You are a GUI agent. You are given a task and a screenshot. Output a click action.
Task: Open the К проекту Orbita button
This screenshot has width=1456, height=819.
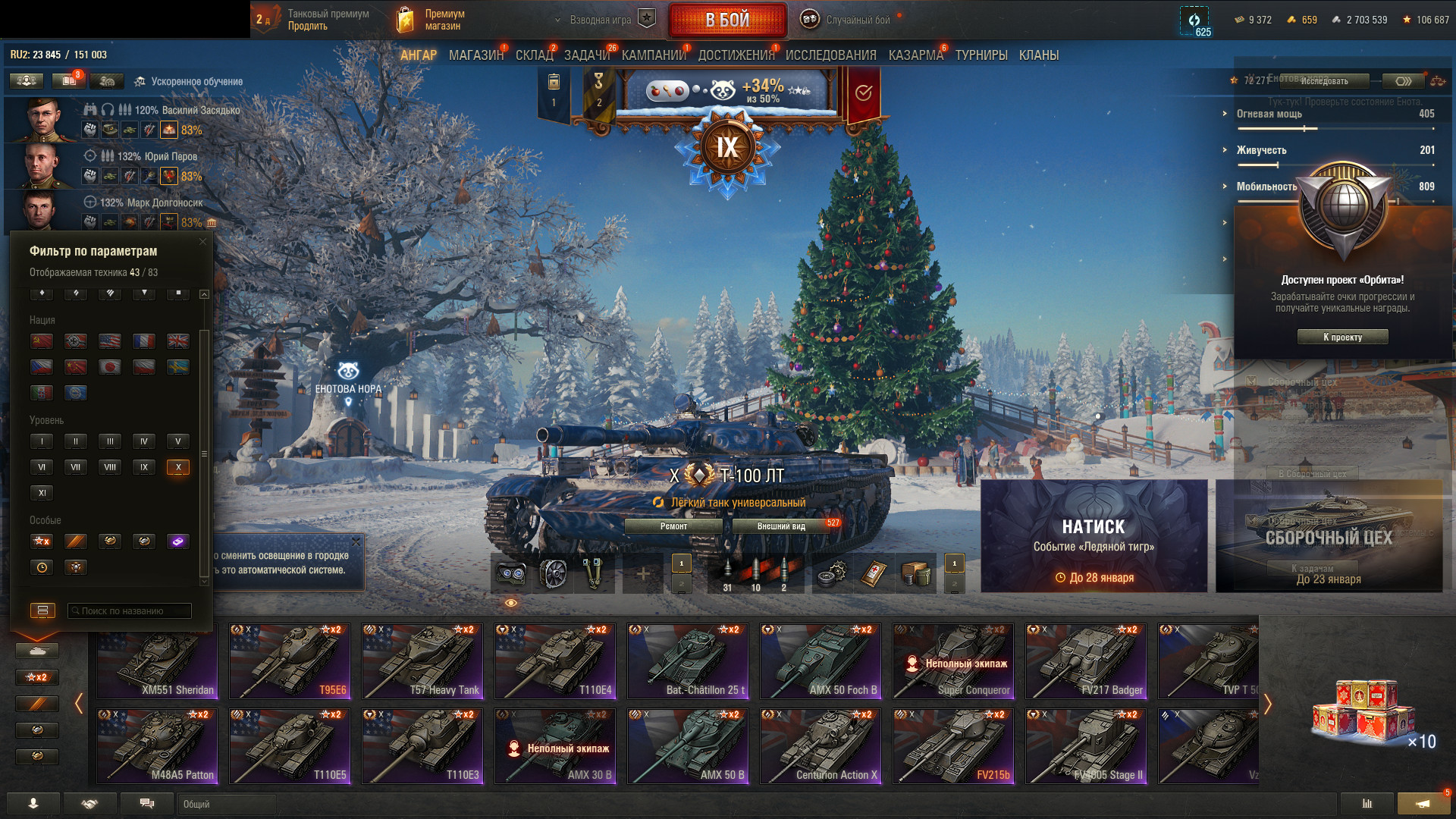[1342, 337]
